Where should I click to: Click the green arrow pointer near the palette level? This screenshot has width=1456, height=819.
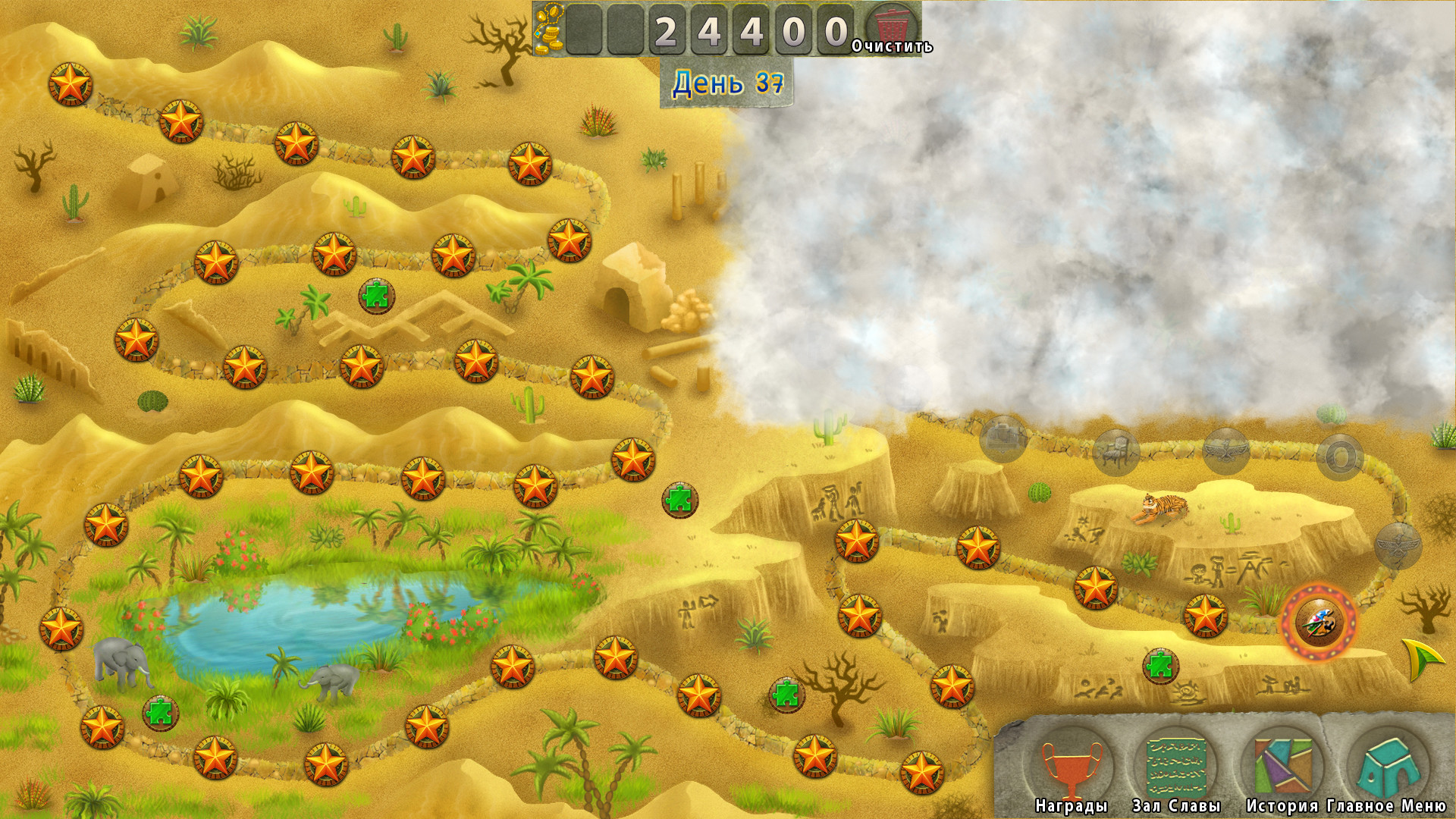tap(1420, 657)
